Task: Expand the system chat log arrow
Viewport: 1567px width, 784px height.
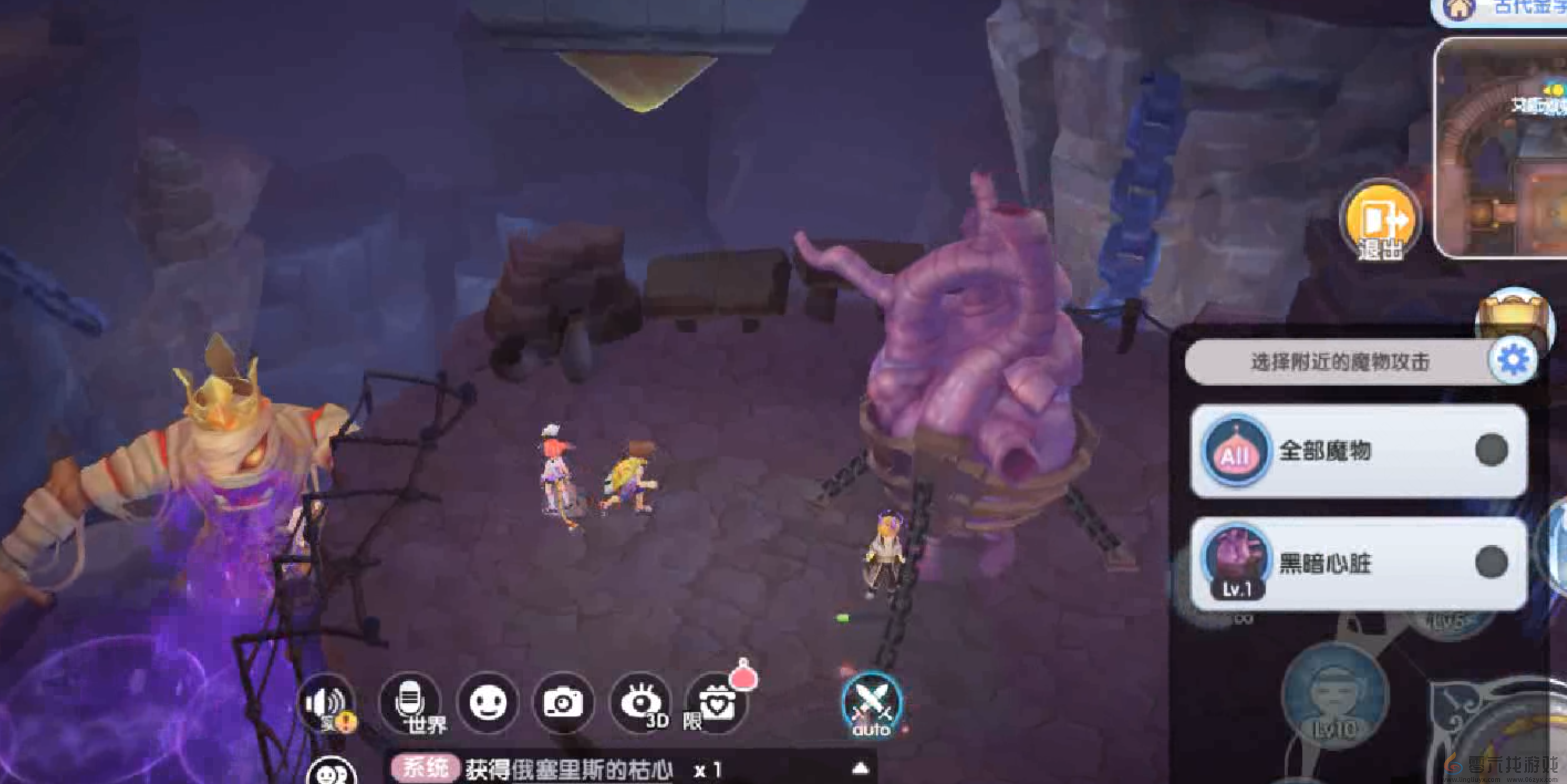Action: point(859,769)
